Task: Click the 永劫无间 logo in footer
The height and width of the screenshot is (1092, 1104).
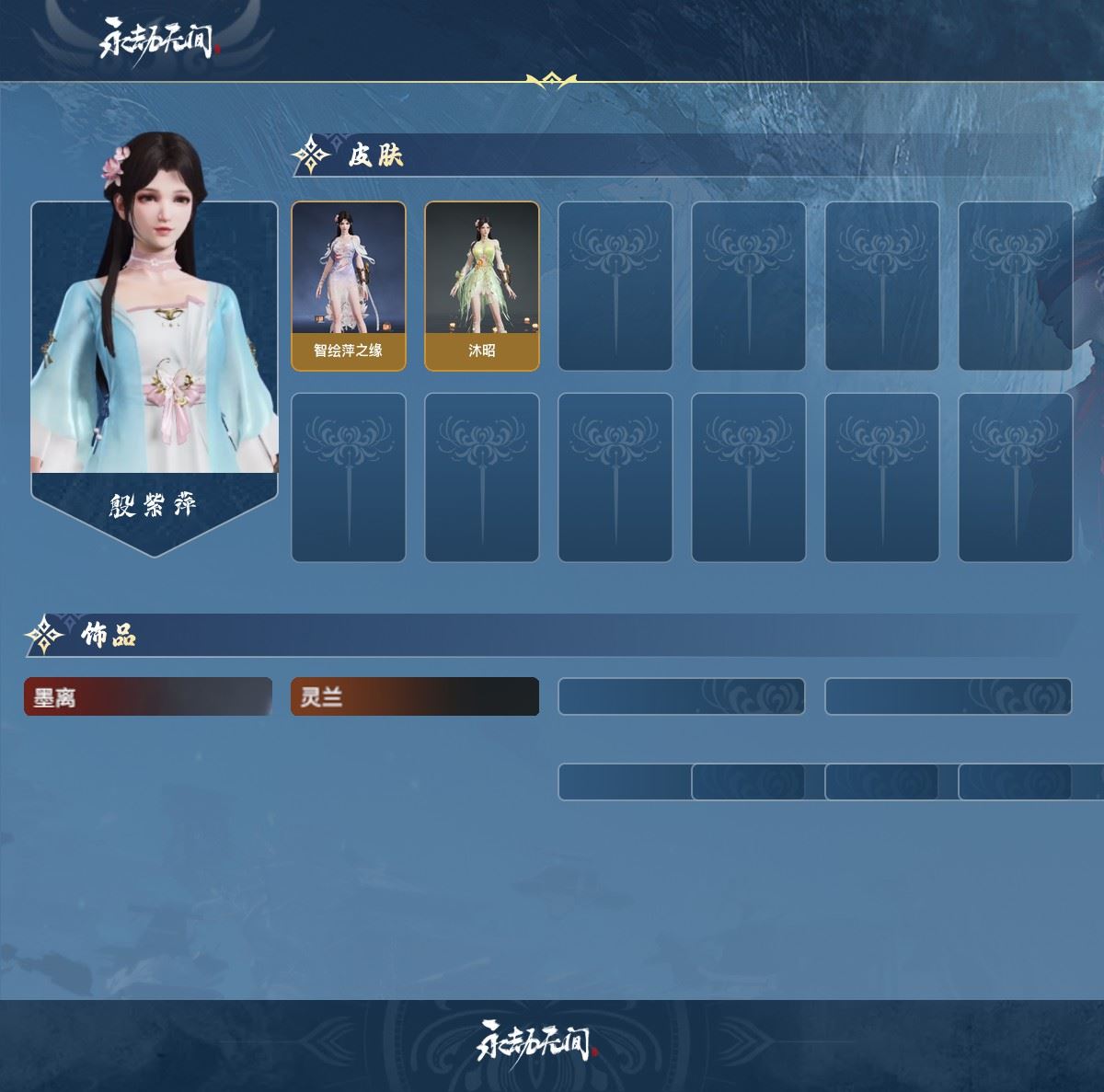Action: 536,1041
